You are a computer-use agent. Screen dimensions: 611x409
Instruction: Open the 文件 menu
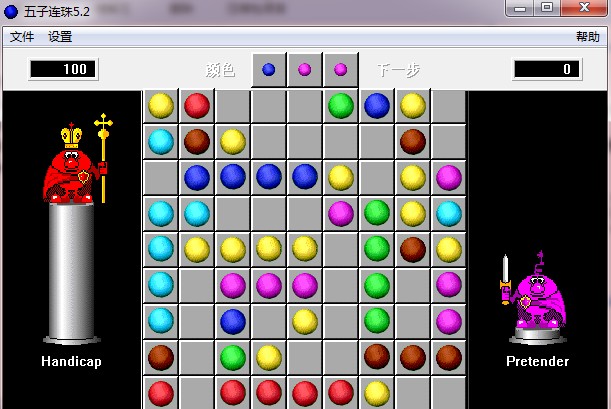coord(22,37)
